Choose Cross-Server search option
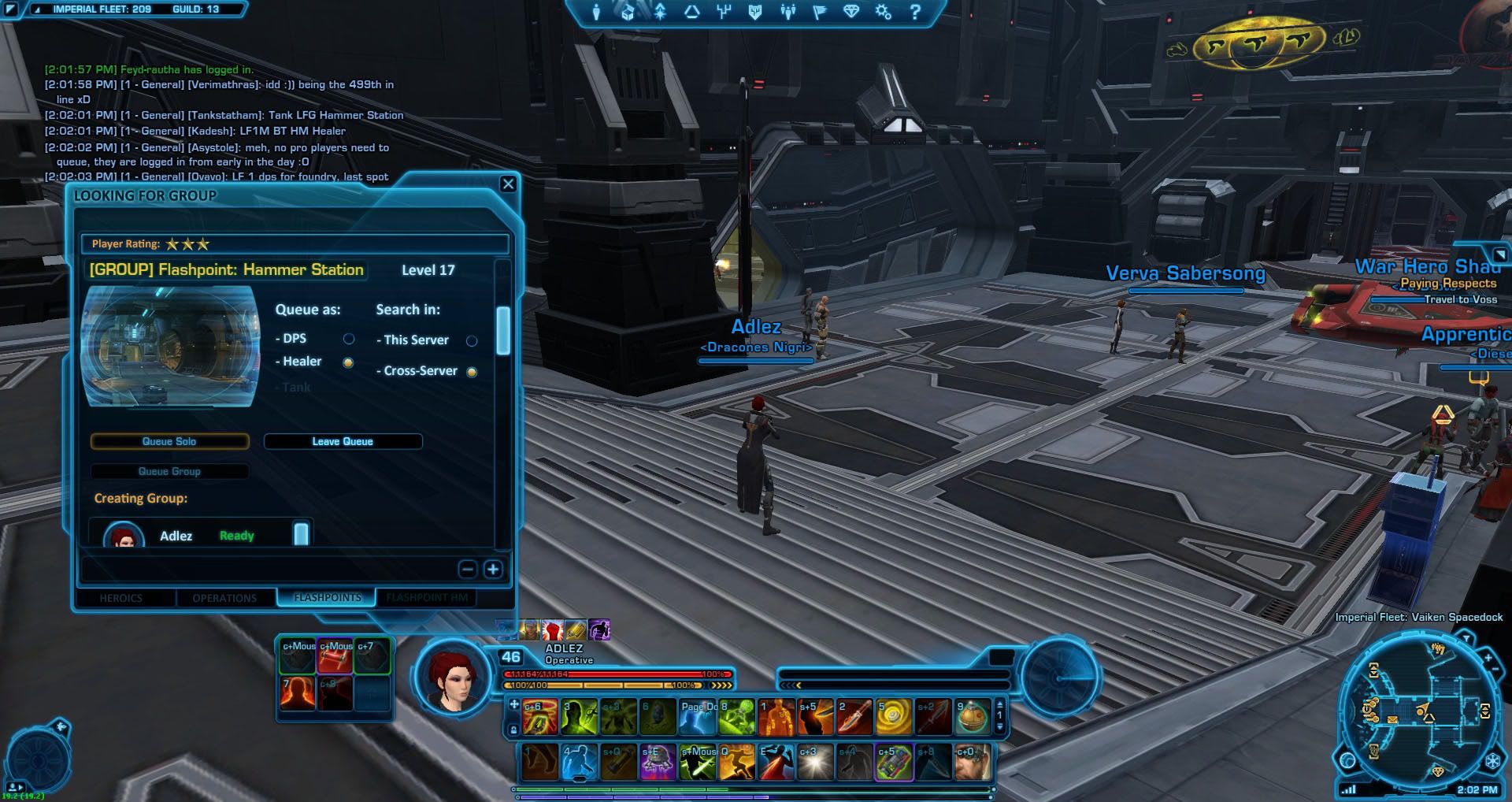Viewport: 1512px width, 802px height. pyautogui.click(x=472, y=372)
